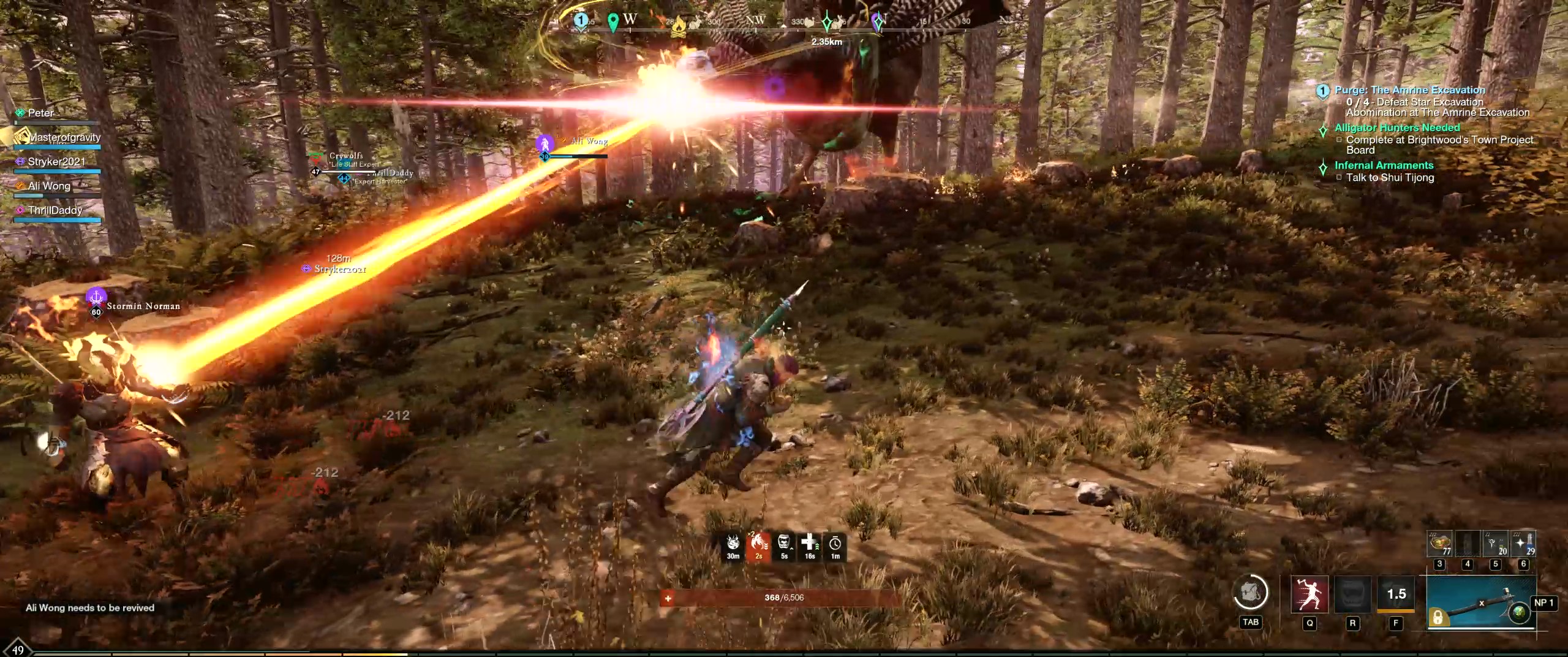Open the Infernal Armaments quest
The height and width of the screenshot is (657, 1568).
pos(1384,165)
